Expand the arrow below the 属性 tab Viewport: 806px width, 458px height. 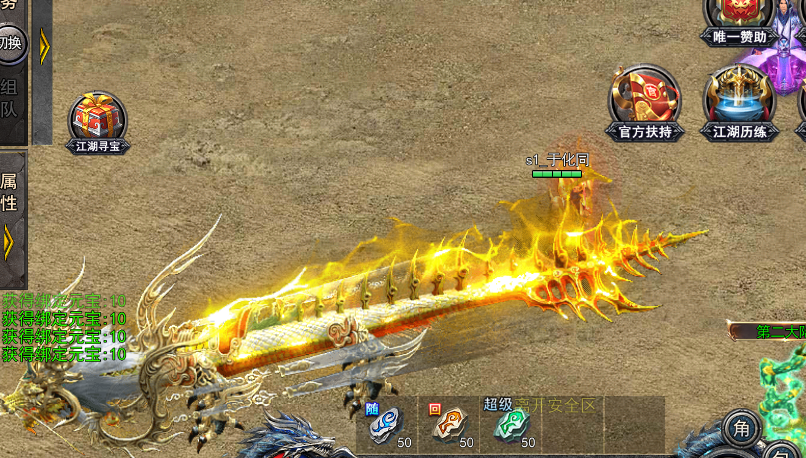pos(9,243)
